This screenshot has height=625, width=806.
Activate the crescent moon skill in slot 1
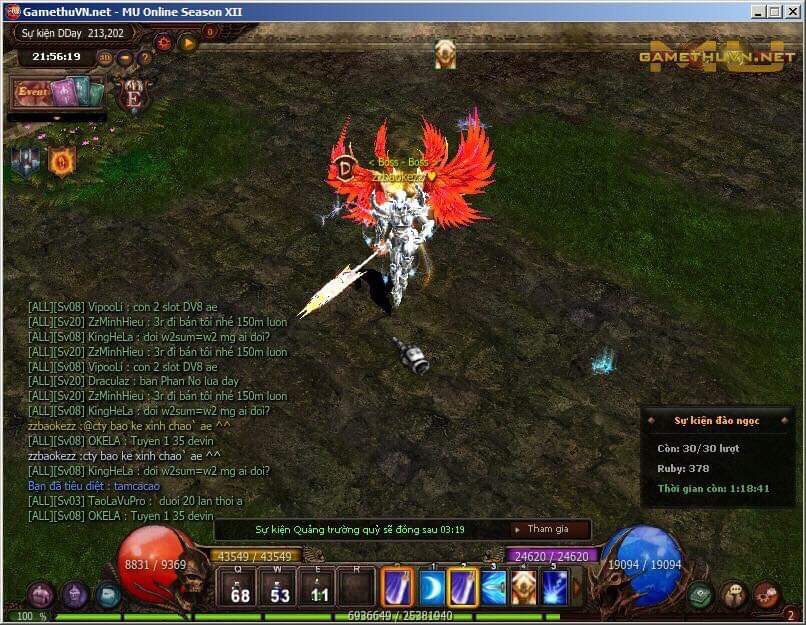click(432, 587)
